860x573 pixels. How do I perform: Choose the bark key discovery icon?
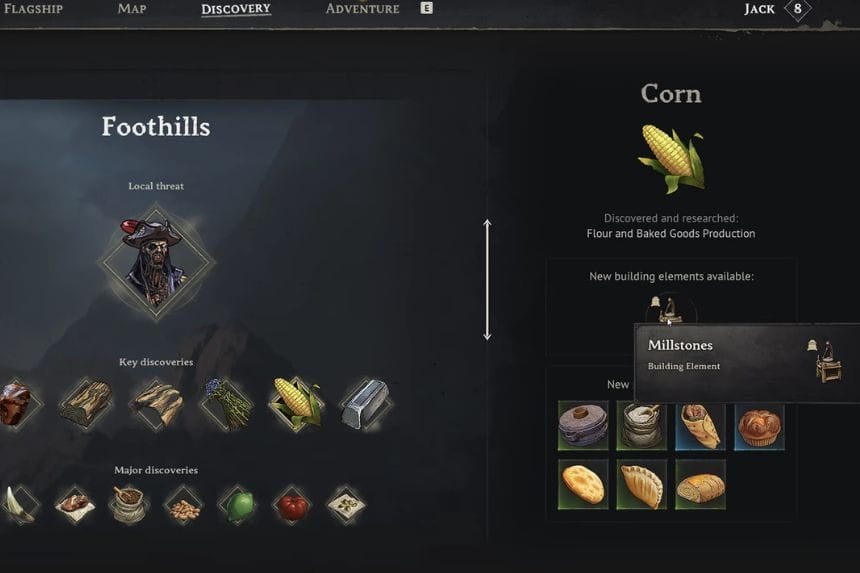[x=156, y=402]
